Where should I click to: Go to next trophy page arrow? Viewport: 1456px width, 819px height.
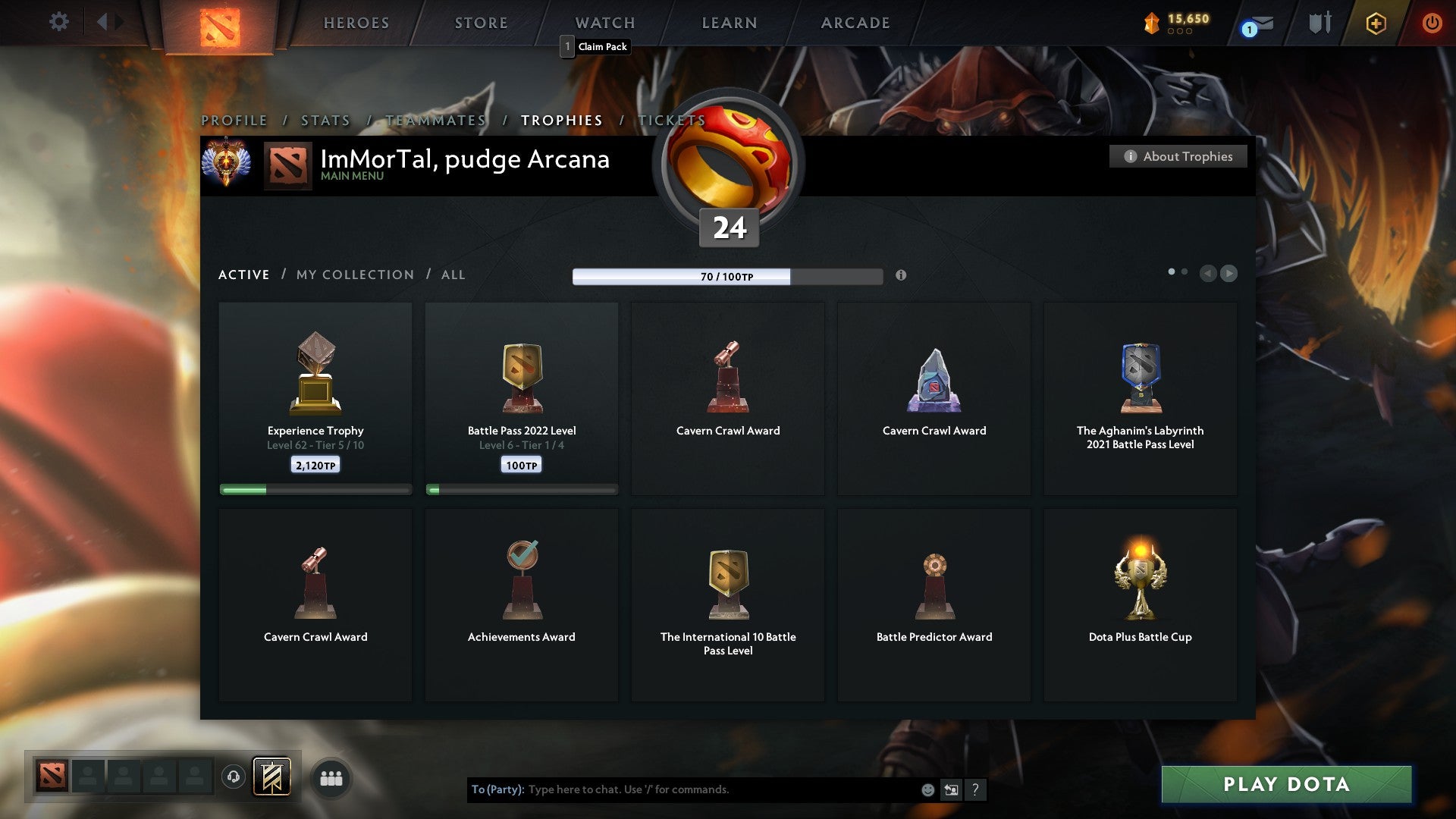pyautogui.click(x=1229, y=273)
